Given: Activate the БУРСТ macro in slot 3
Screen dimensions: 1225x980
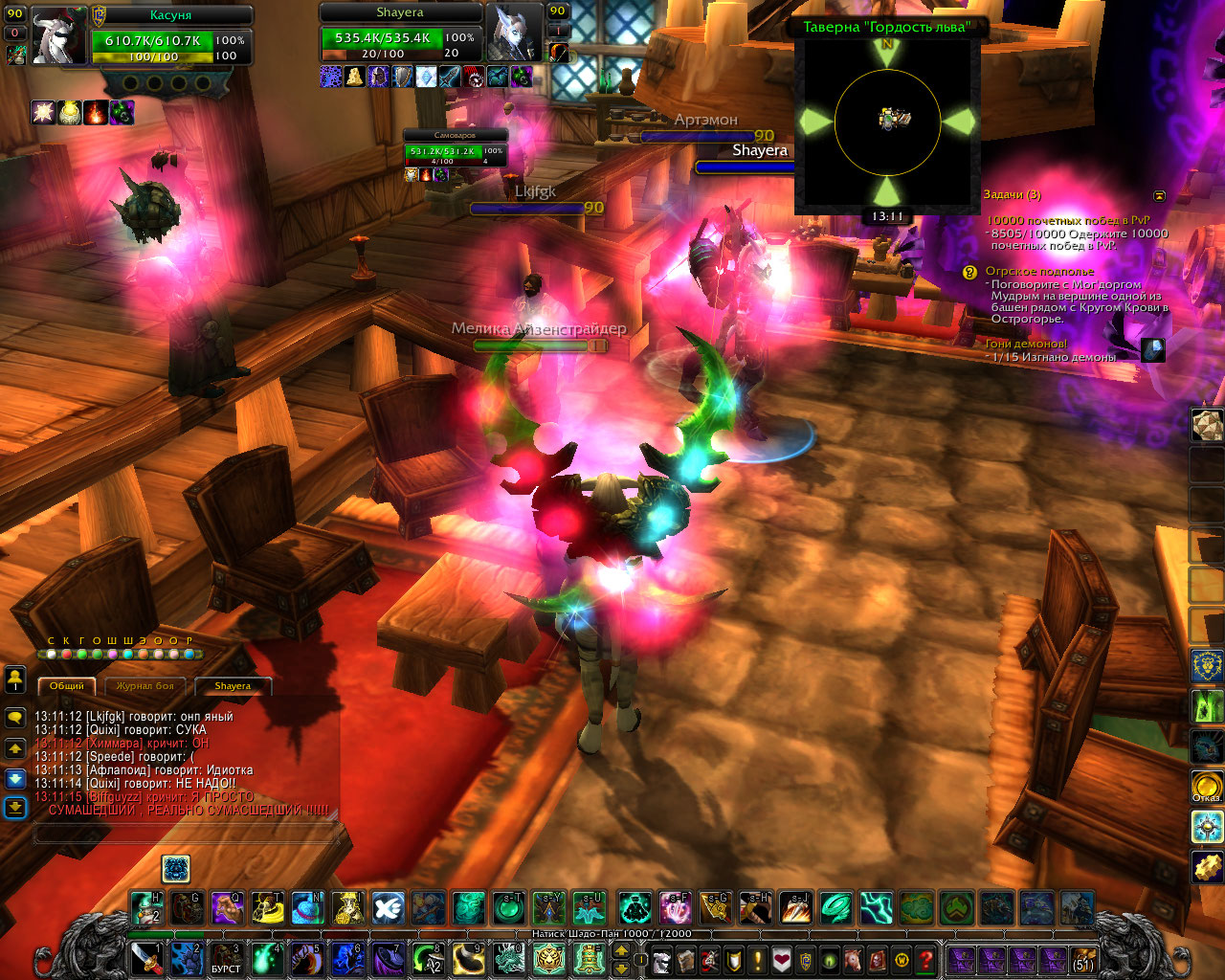Looking at the screenshot, I should click(x=226, y=958).
